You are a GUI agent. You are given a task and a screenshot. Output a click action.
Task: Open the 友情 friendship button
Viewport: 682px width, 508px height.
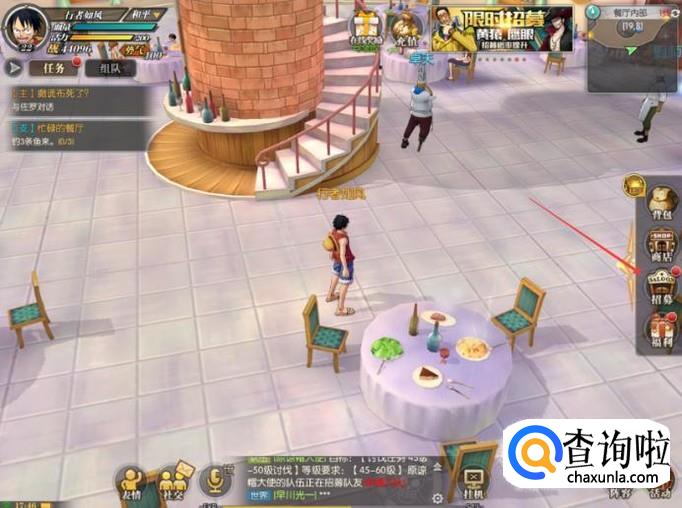(x=132, y=481)
